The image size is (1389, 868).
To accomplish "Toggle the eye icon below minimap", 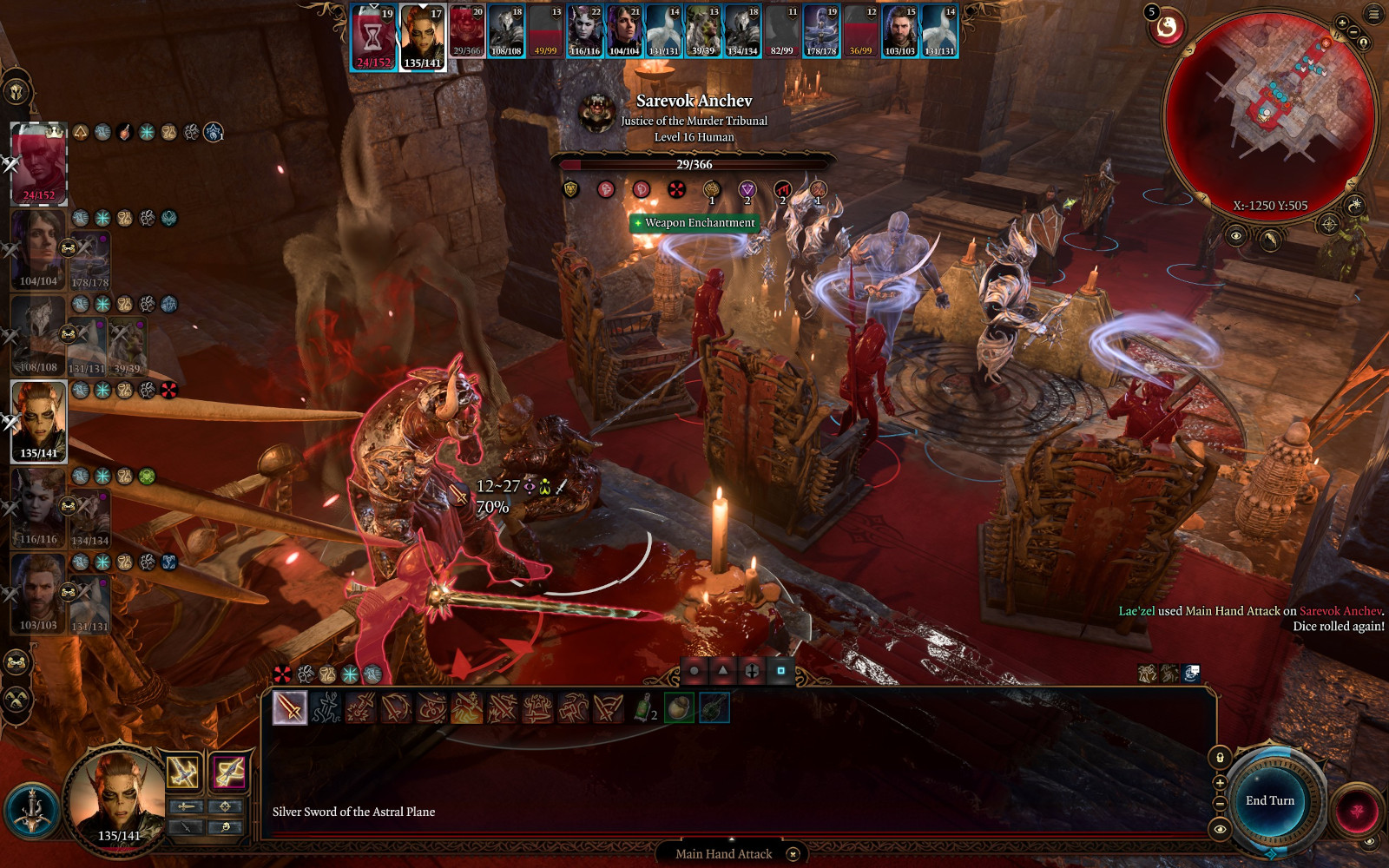I will coord(1236,235).
